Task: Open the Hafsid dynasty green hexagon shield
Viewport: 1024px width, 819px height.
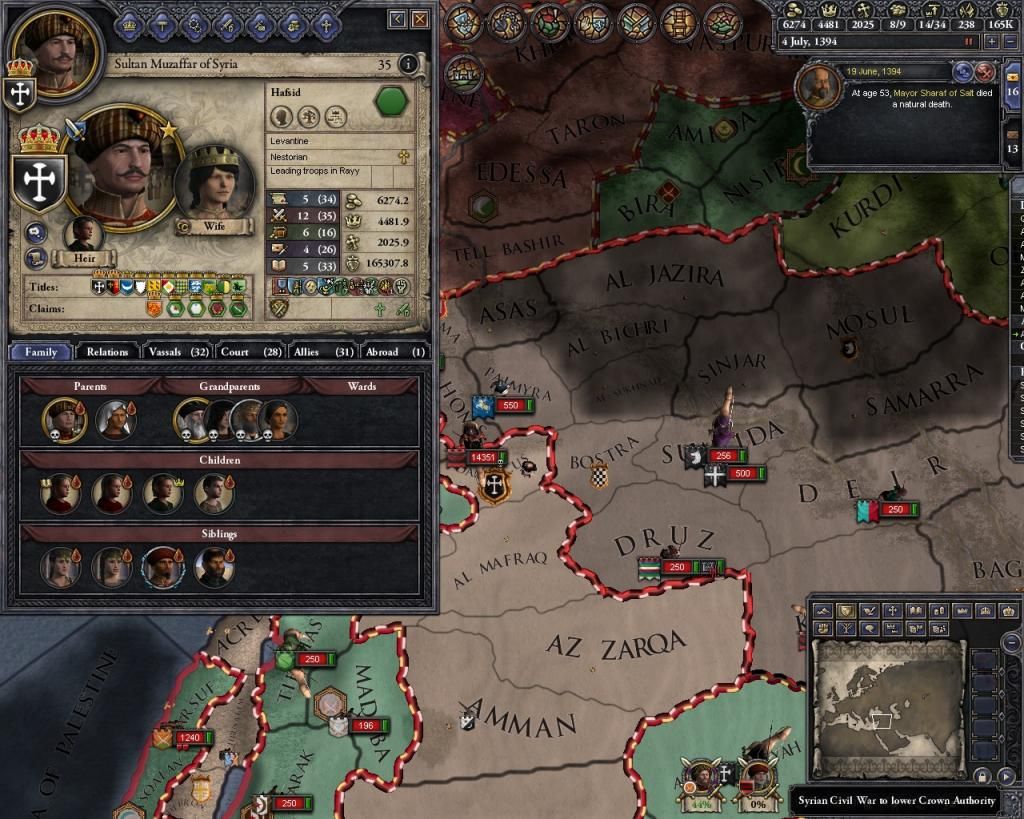Action: tap(391, 102)
